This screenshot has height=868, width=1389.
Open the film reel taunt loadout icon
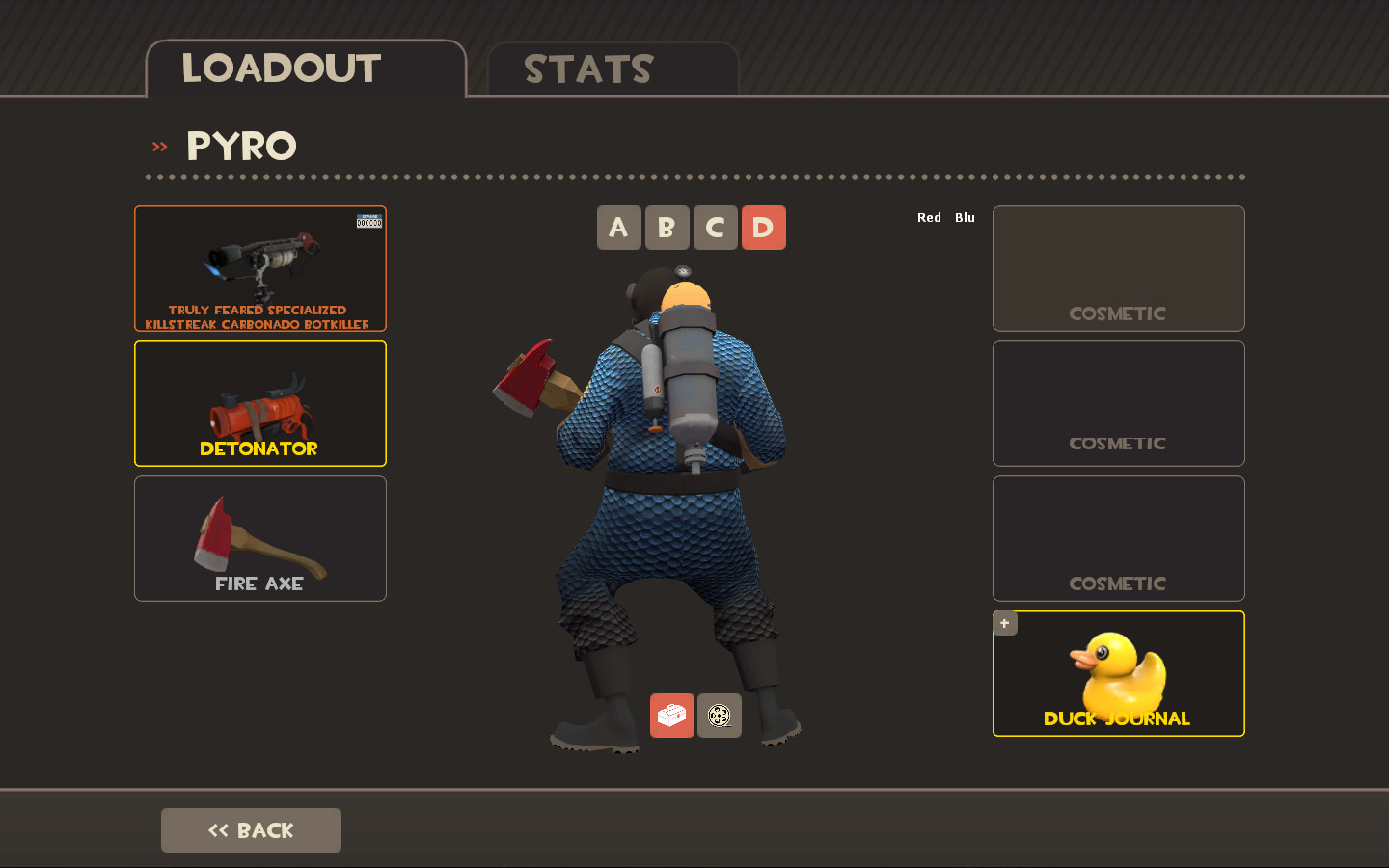pyautogui.click(x=720, y=716)
